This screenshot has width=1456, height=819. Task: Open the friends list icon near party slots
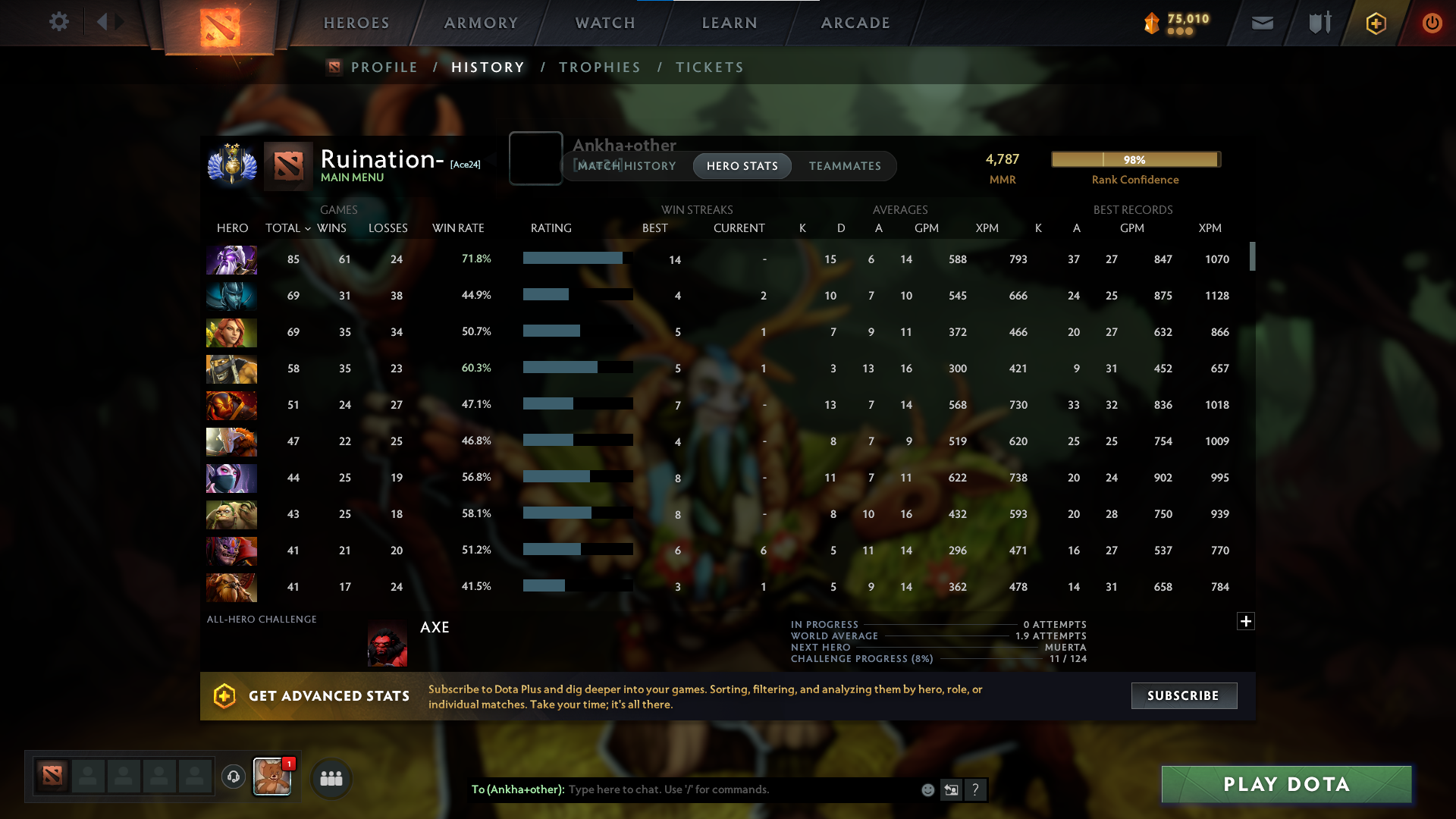tap(330, 777)
